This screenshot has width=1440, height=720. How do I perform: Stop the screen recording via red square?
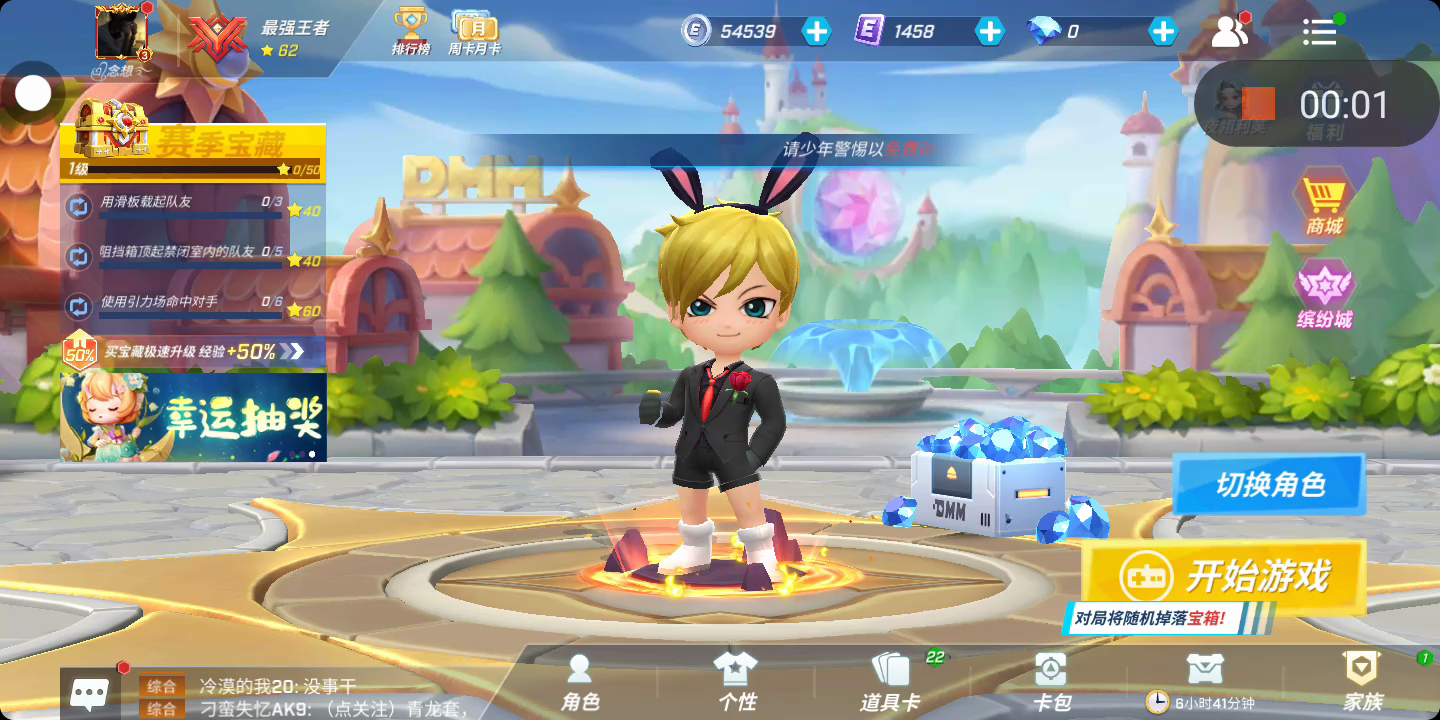point(1258,104)
